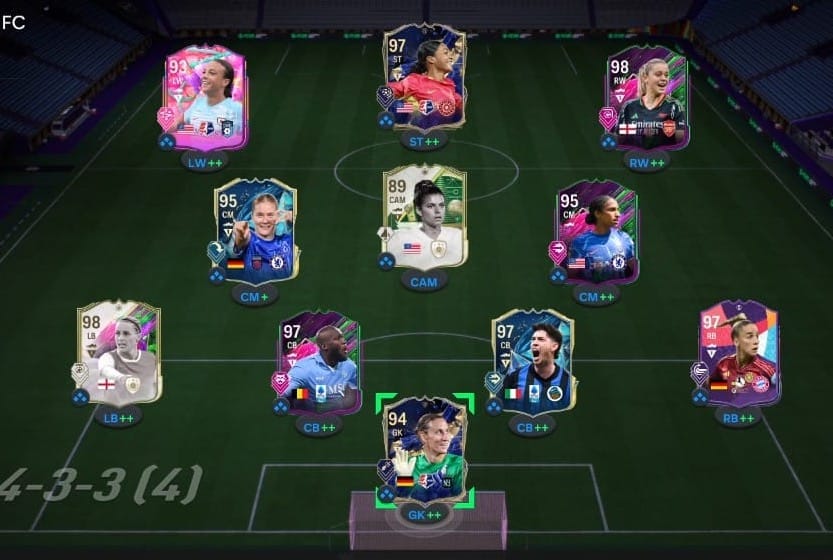Select the 97-rated Italian centre back card
This screenshot has height=560, width=833.
tap(533, 362)
